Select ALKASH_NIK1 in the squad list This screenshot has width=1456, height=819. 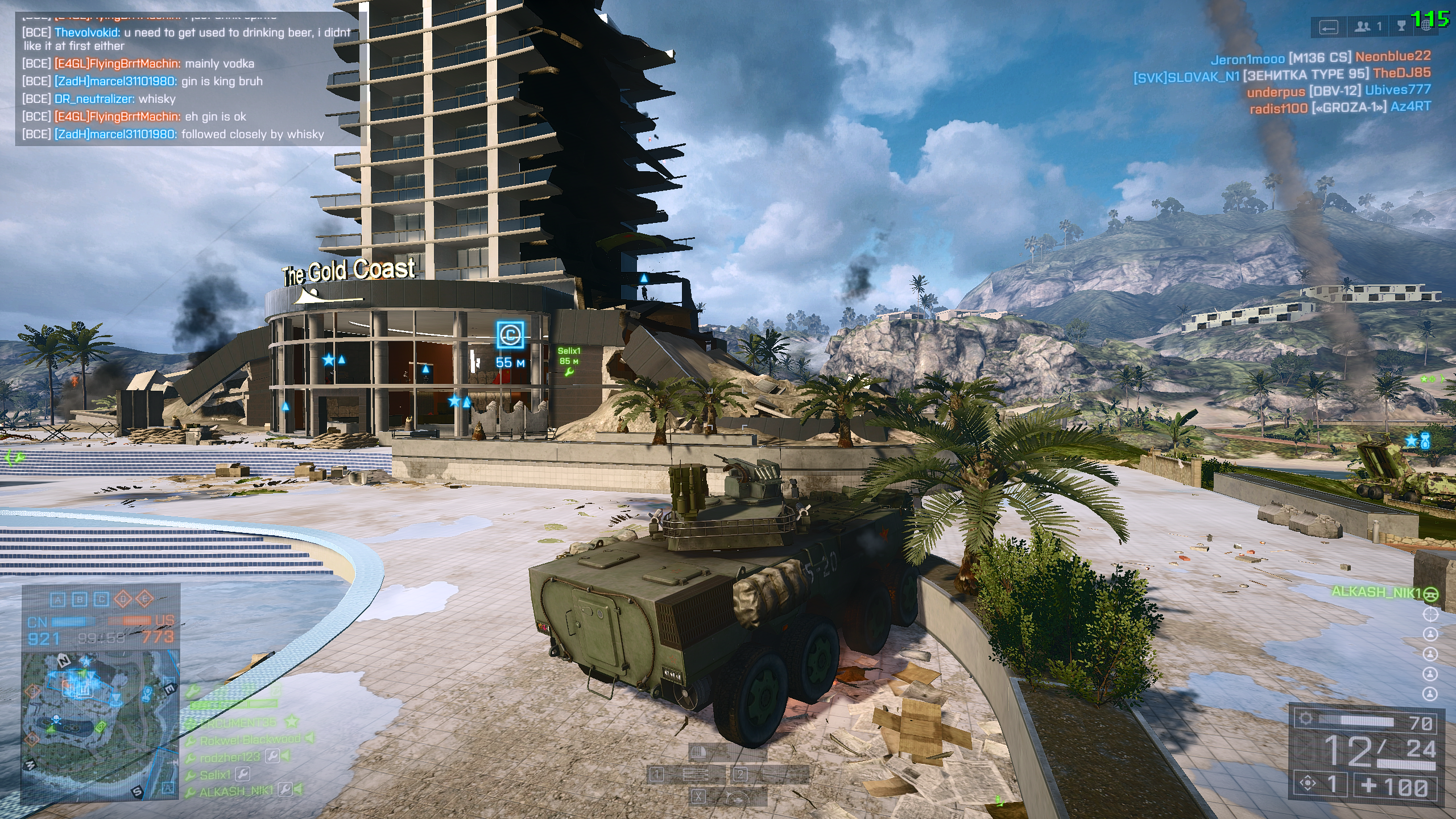[237, 791]
